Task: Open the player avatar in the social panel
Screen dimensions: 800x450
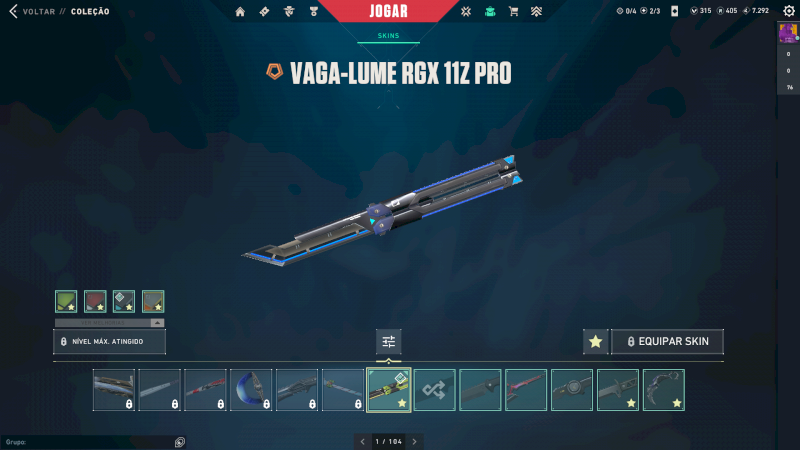Action: click(787, 33)
